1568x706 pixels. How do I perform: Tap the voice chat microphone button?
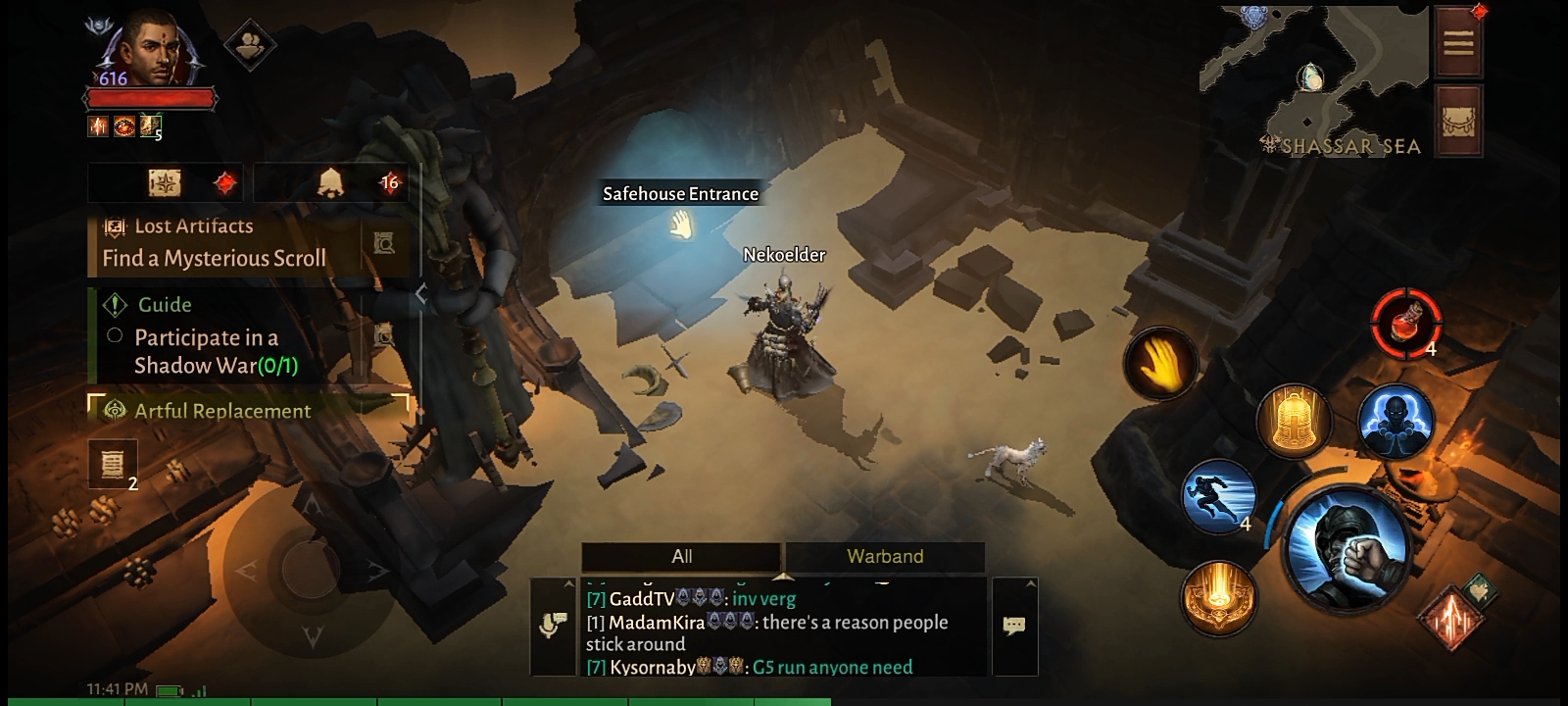(552, 625)
